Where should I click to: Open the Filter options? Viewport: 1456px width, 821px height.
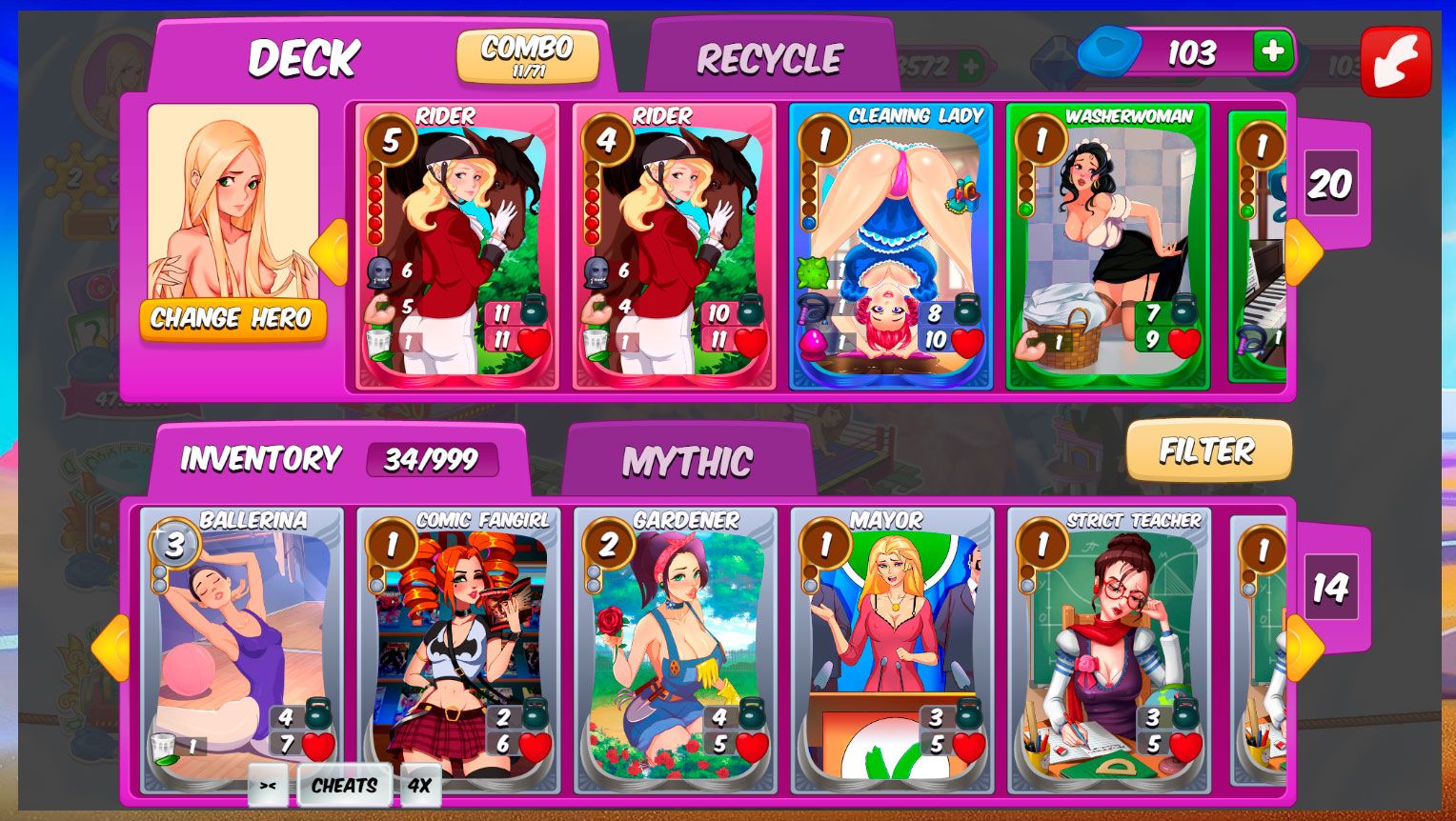[x=1207, y=451]
